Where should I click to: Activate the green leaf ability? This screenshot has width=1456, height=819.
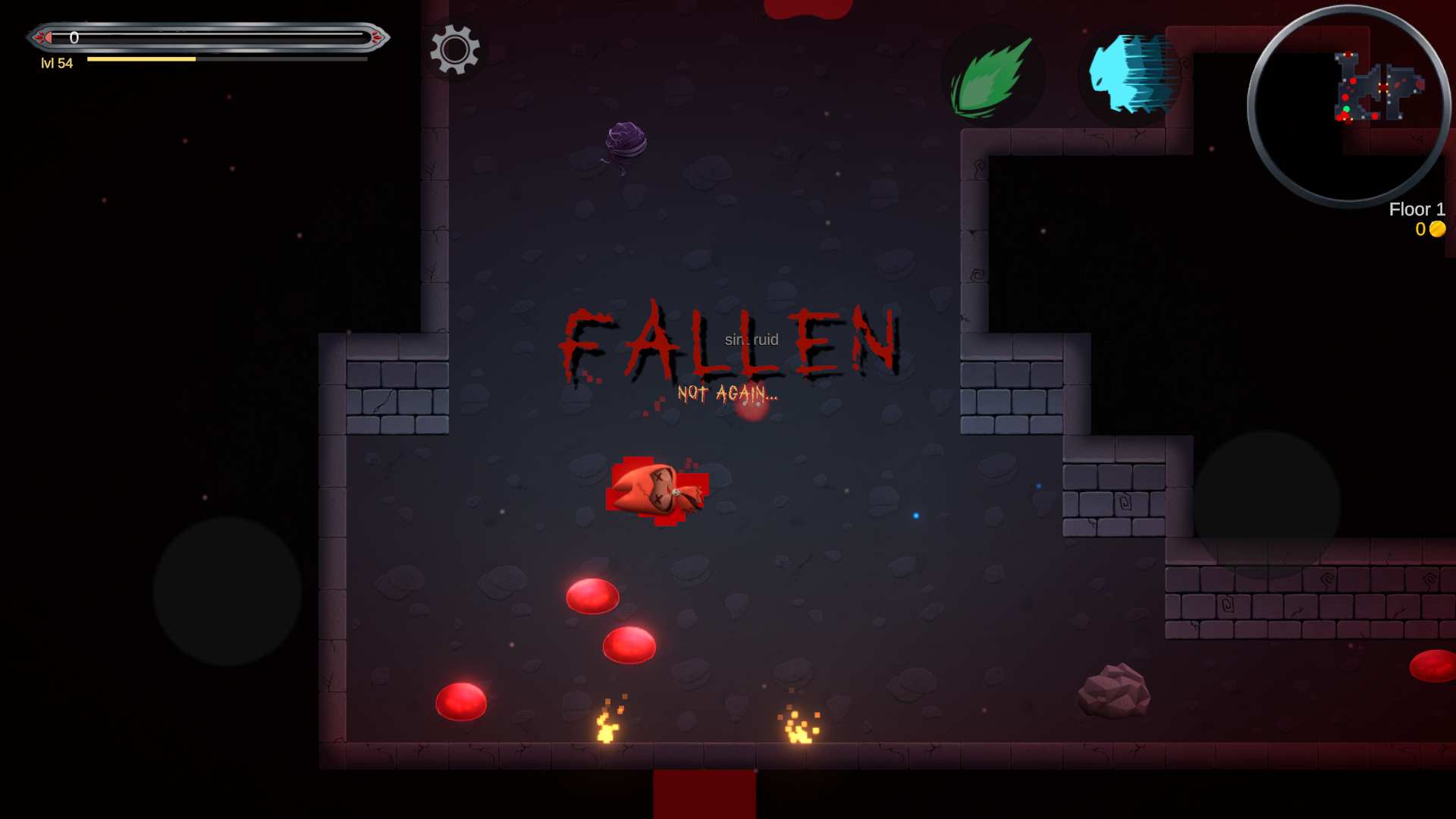point(993,77)
